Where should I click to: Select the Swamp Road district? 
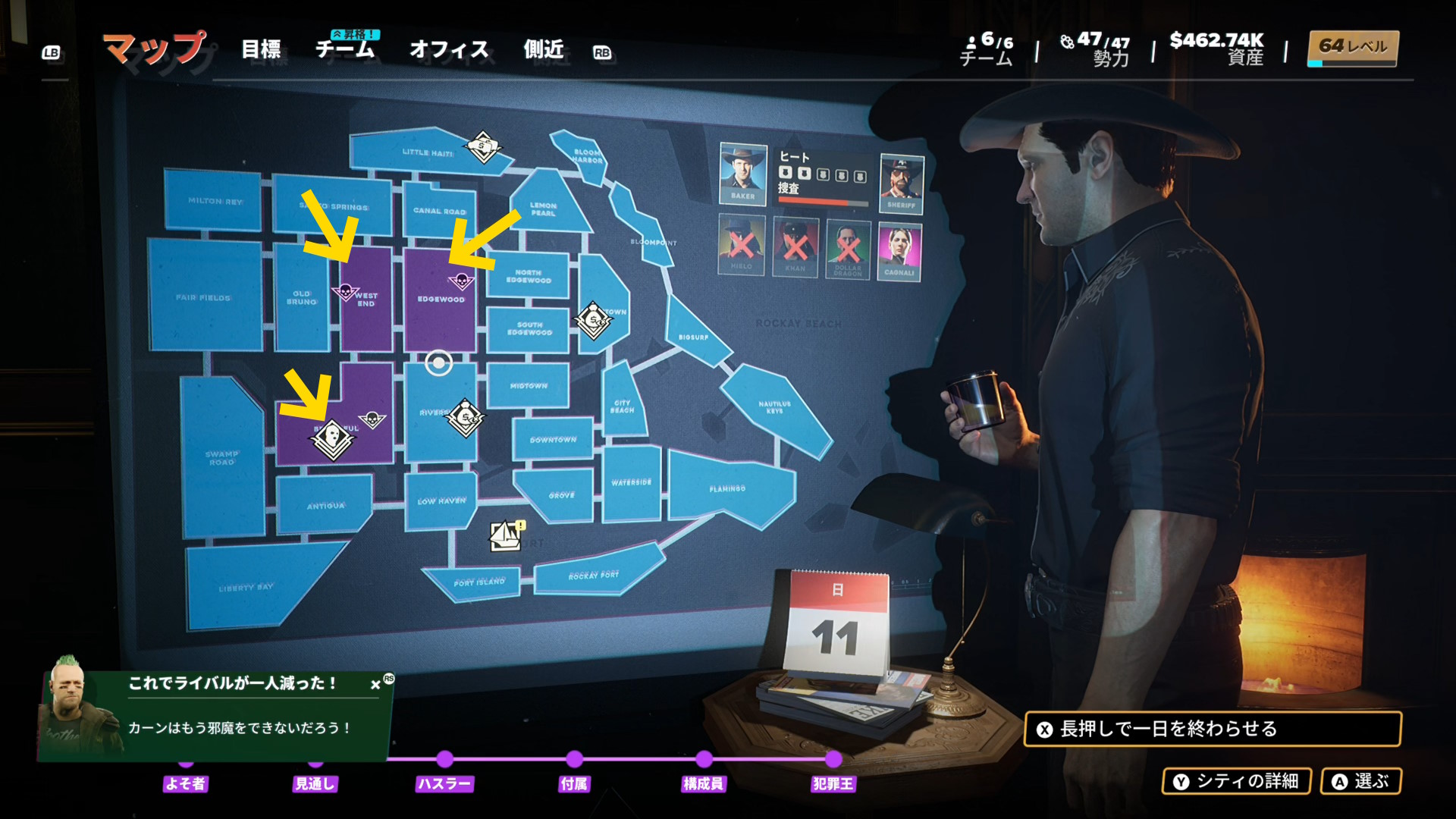point(221,458)
